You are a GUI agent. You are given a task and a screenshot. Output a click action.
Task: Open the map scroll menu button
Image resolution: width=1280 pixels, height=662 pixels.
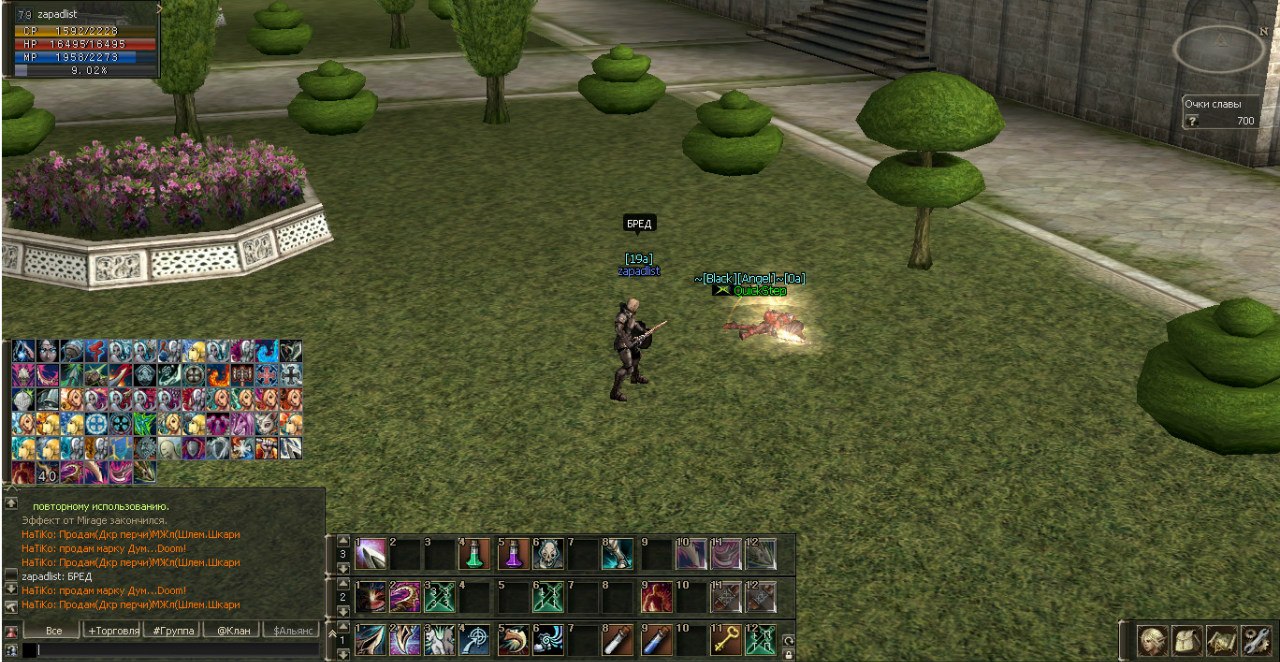pos(1221,640)
